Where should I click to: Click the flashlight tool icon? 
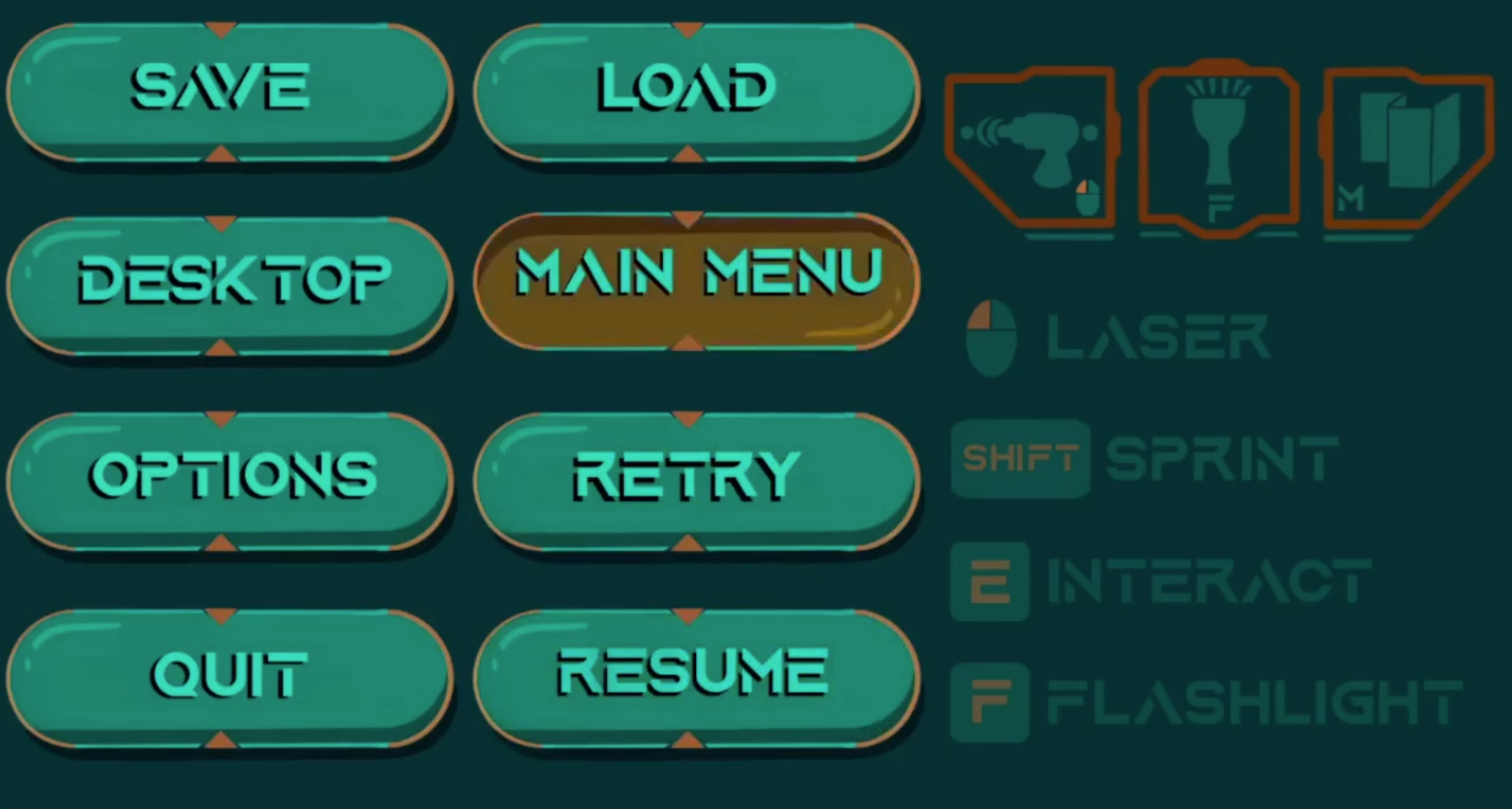1220,147
